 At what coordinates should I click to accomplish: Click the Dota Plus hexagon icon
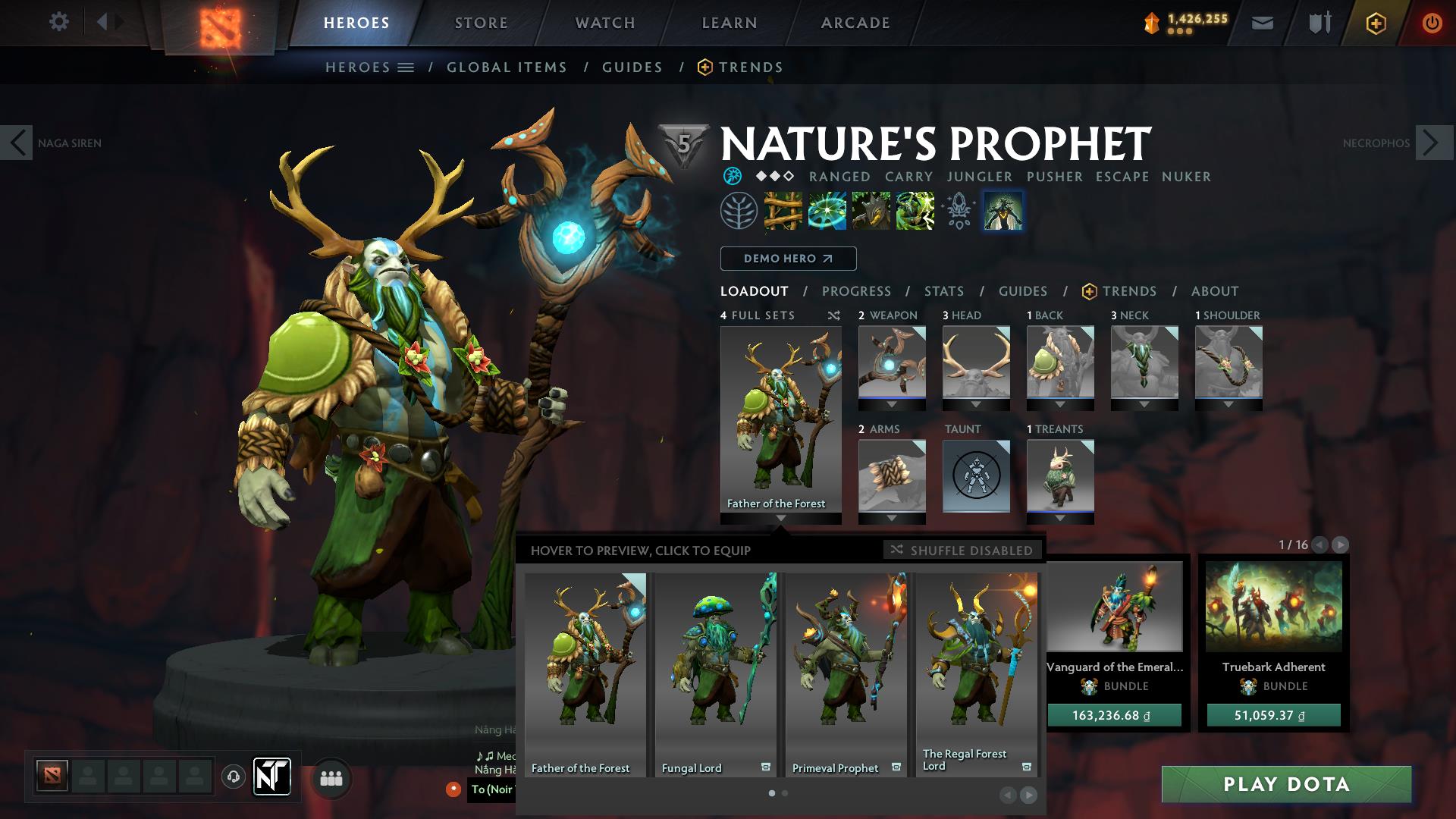point(1377,23)
